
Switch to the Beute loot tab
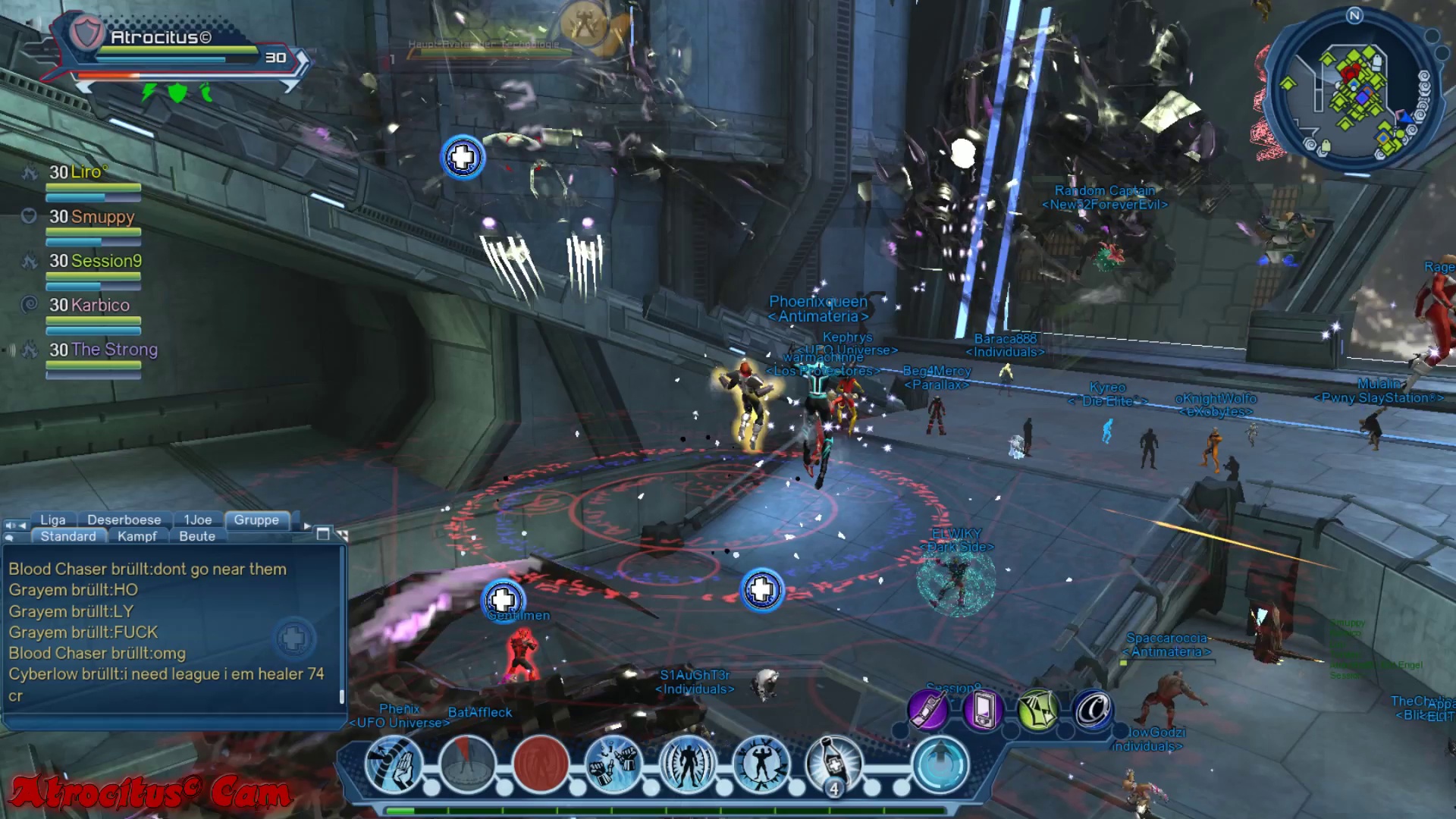click(197, 536)
